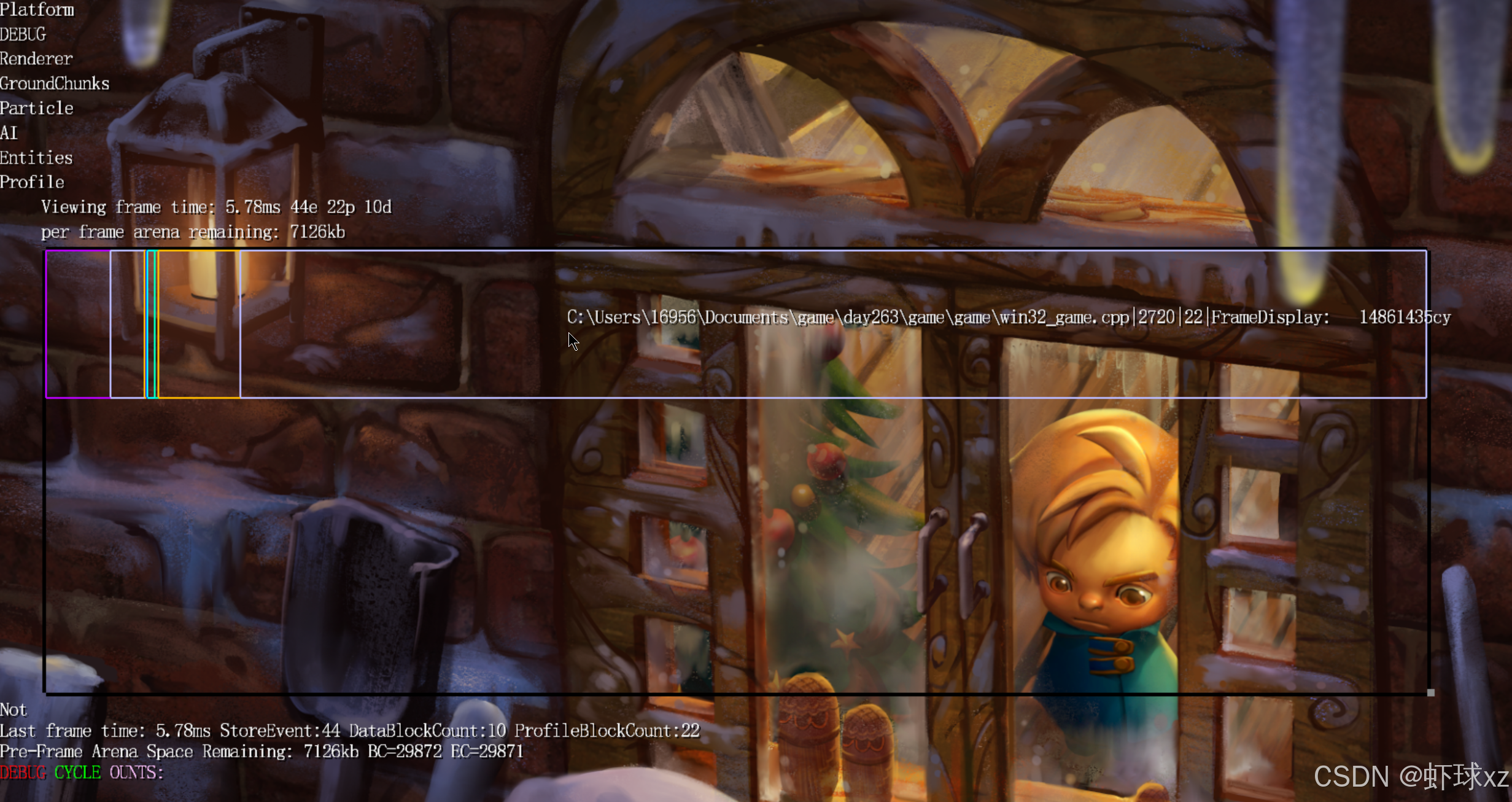
Task: Toggle the GroundChunks debug entry
Action: pos(55,84)
